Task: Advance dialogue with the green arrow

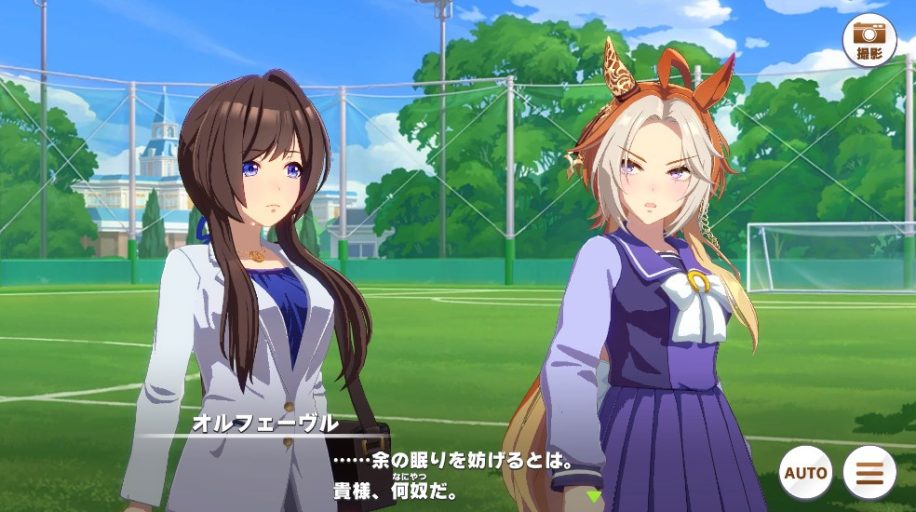Action: tap(594, 495)
